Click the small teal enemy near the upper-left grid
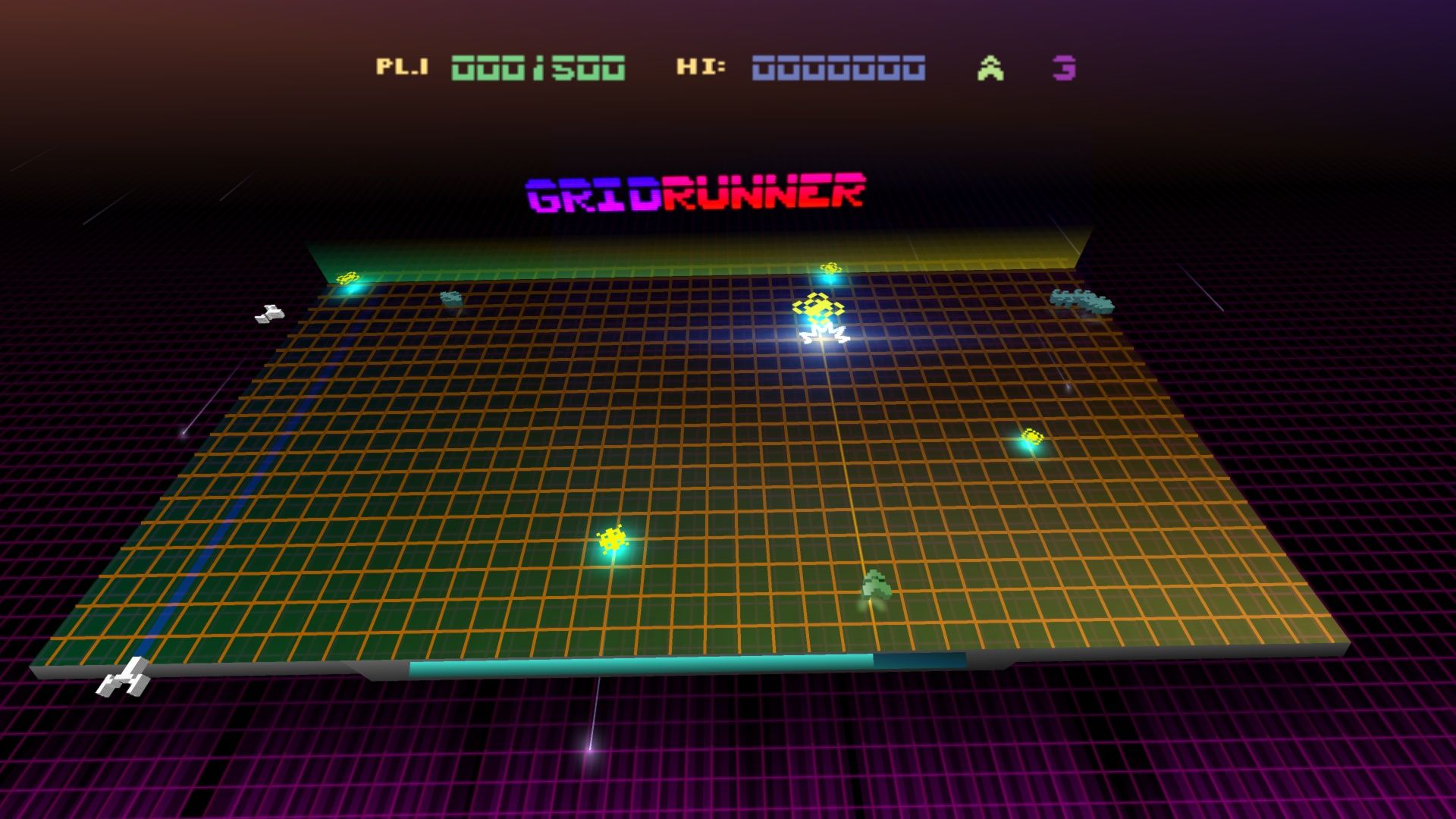Viewport: 1456px width, 819px height. (x=450, y=297)
